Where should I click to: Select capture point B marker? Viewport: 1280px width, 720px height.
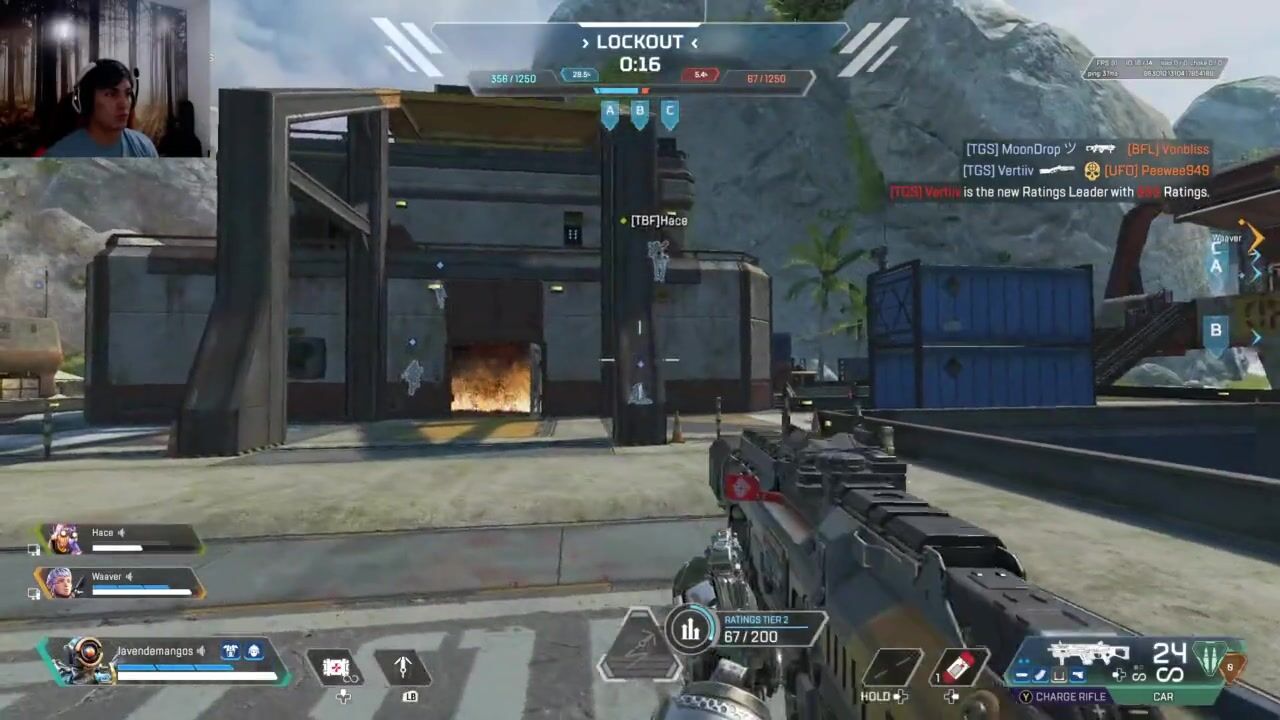(640, 114)
